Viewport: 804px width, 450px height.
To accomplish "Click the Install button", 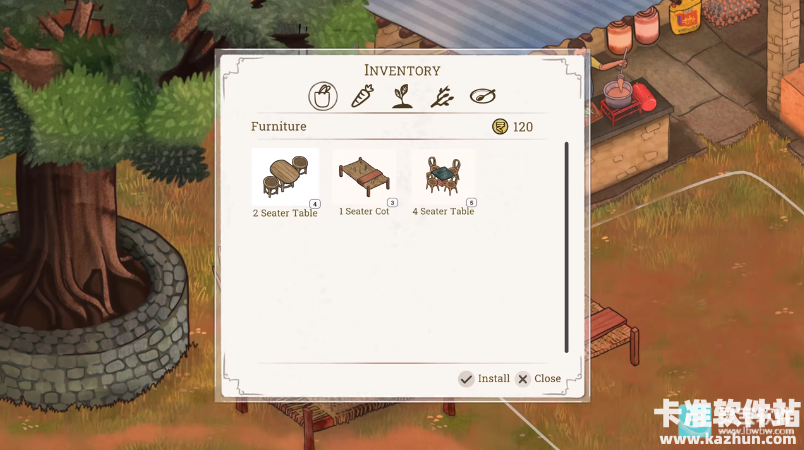I will coord(484,379).
